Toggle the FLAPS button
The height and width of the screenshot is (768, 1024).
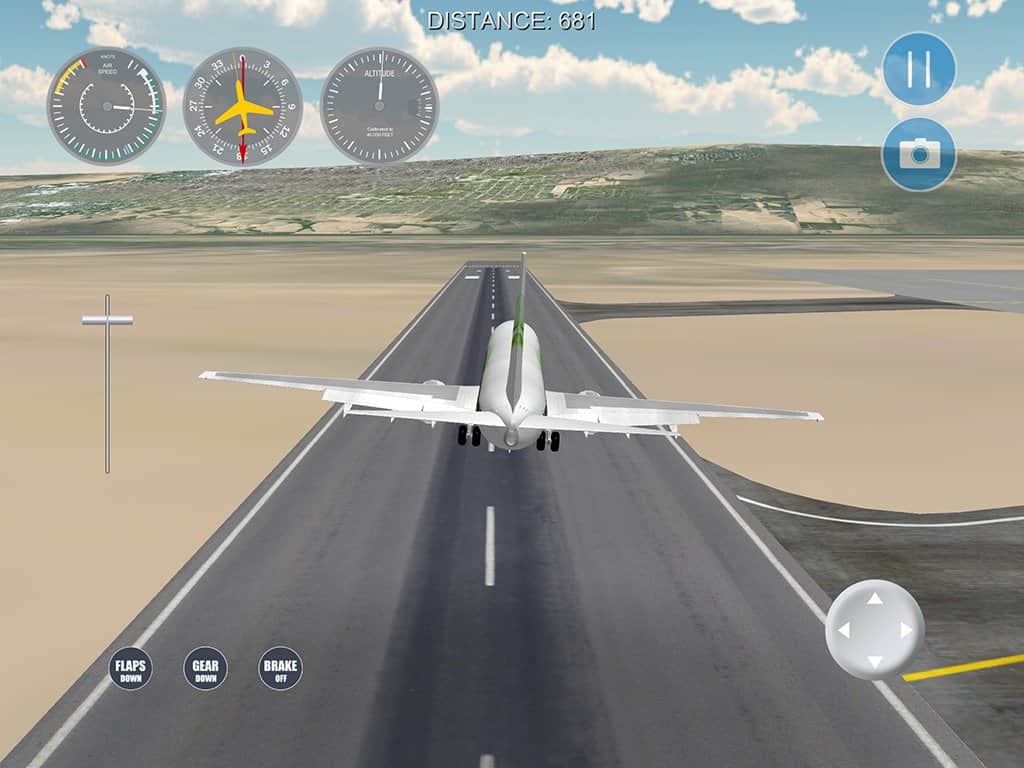click(131, 668)
